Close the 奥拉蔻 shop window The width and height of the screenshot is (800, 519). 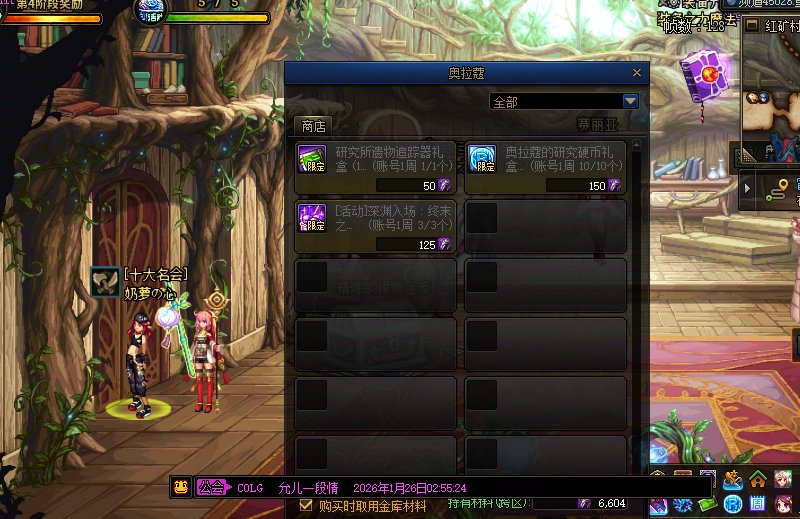(x=636, y=73)
